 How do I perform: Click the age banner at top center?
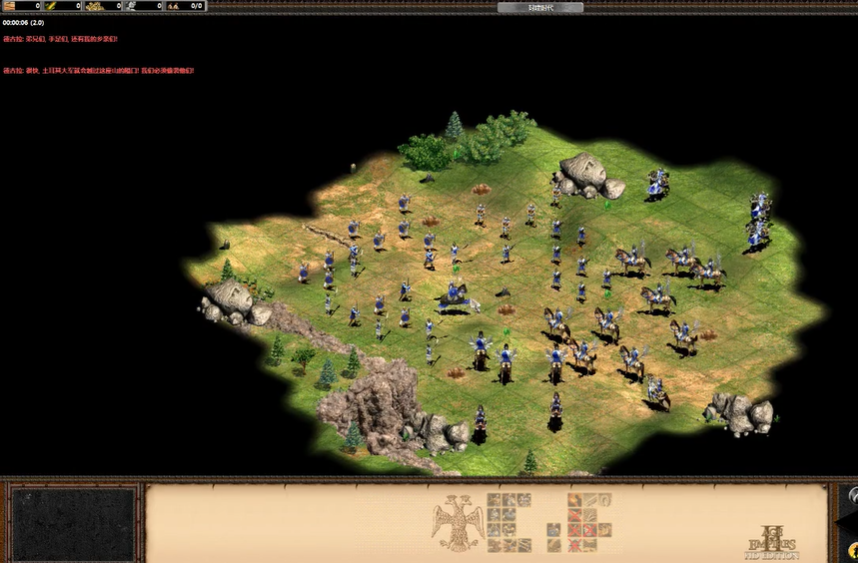point(540,7)
